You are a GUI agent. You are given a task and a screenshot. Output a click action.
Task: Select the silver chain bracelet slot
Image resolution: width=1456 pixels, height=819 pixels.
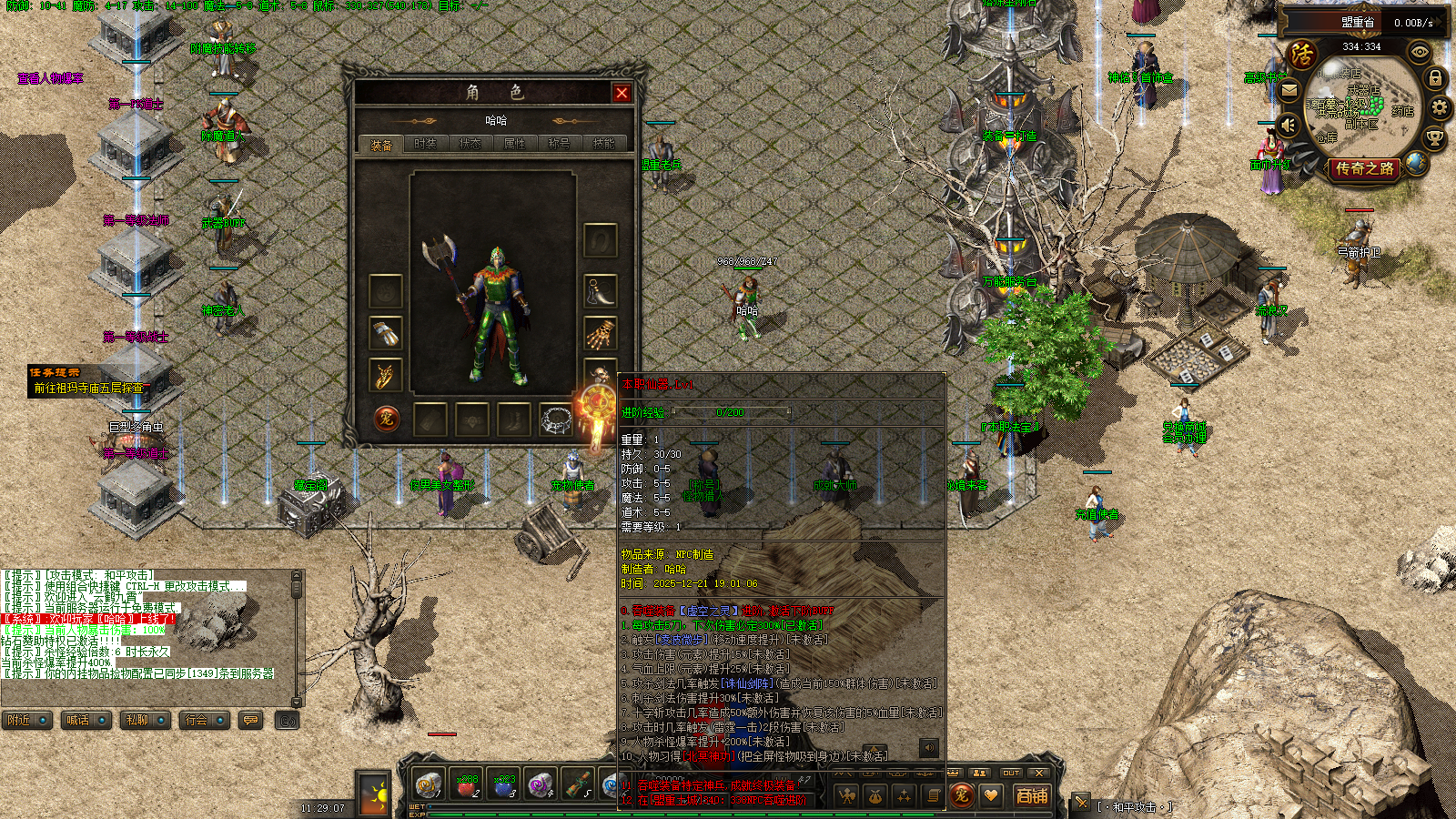point(555,420)
